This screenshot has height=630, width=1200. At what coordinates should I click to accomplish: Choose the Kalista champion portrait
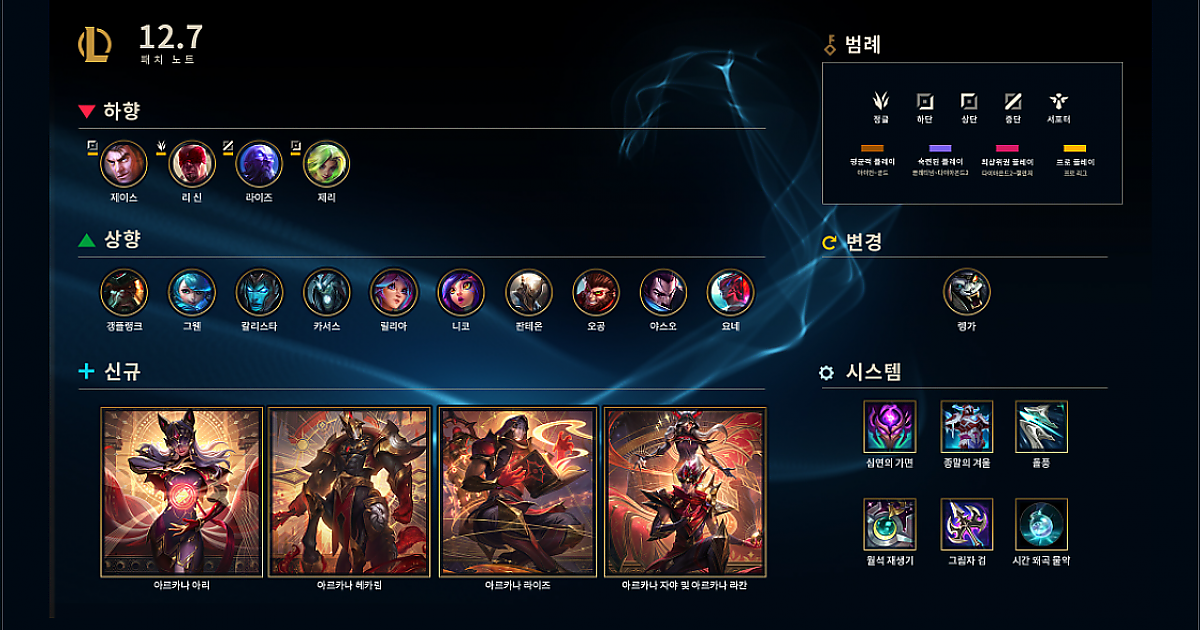[x=259, y=292]
